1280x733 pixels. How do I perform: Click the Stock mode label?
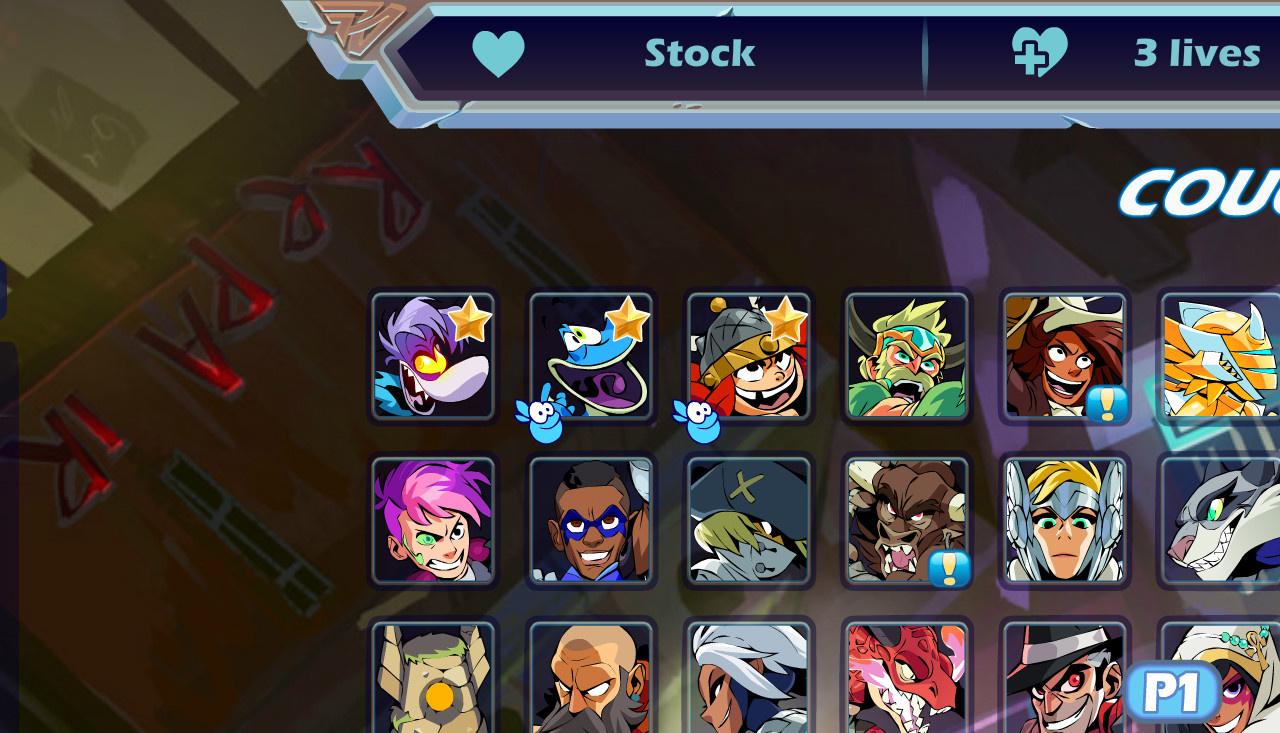(x=700, y=53)
